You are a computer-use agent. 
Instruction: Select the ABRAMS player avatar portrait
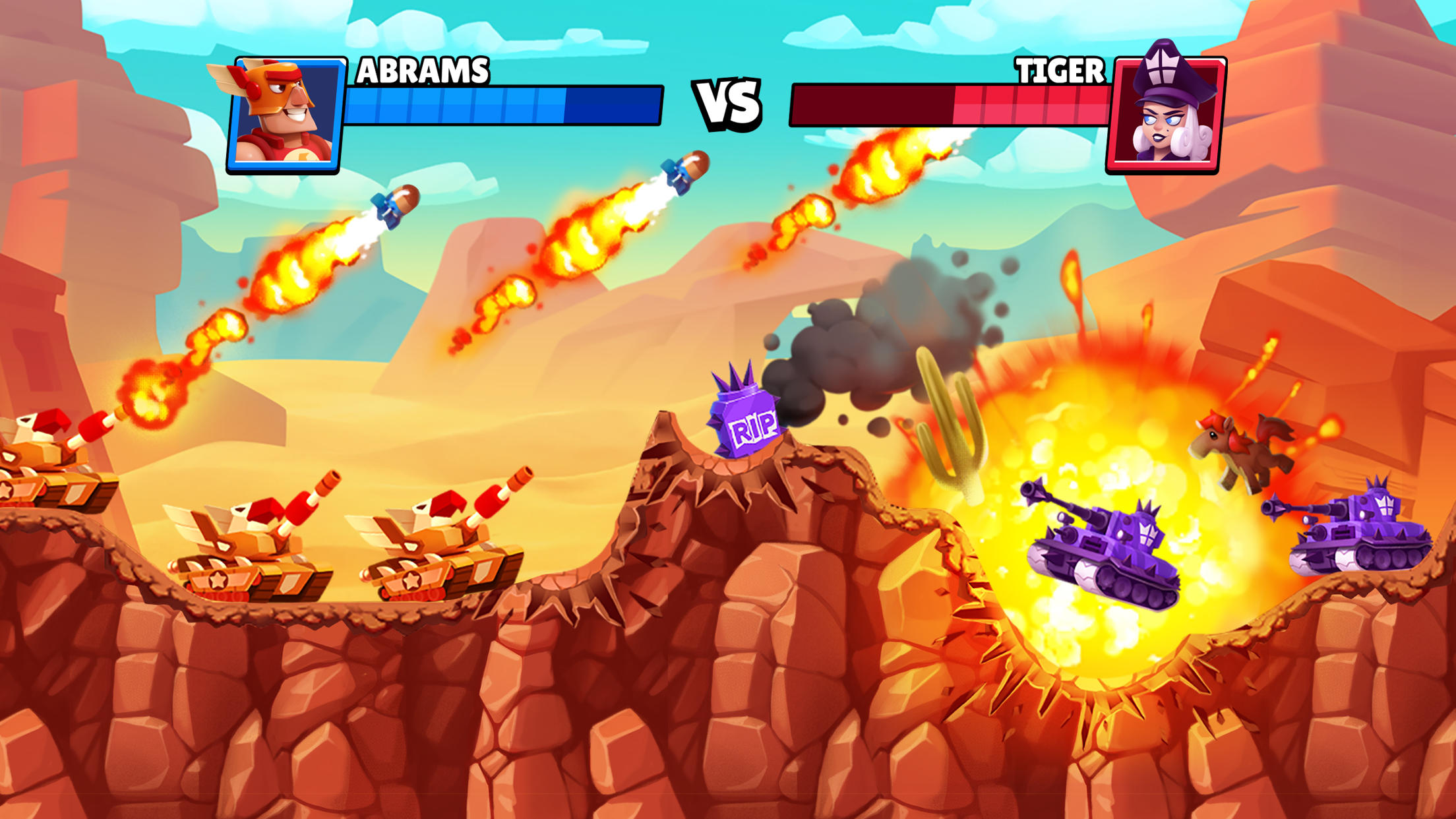pyautogui.click(x=287, y=112)
